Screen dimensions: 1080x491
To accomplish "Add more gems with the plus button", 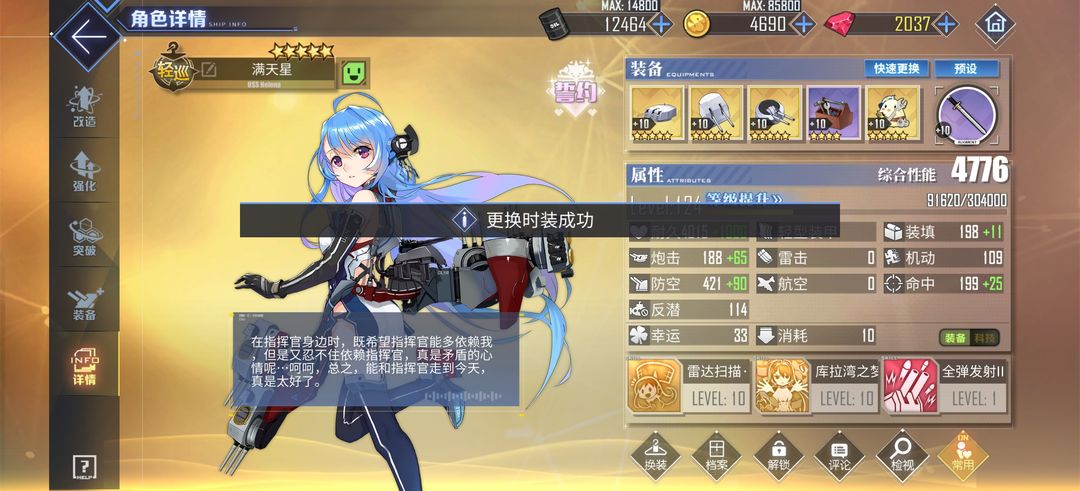I will tap(945, 24).
